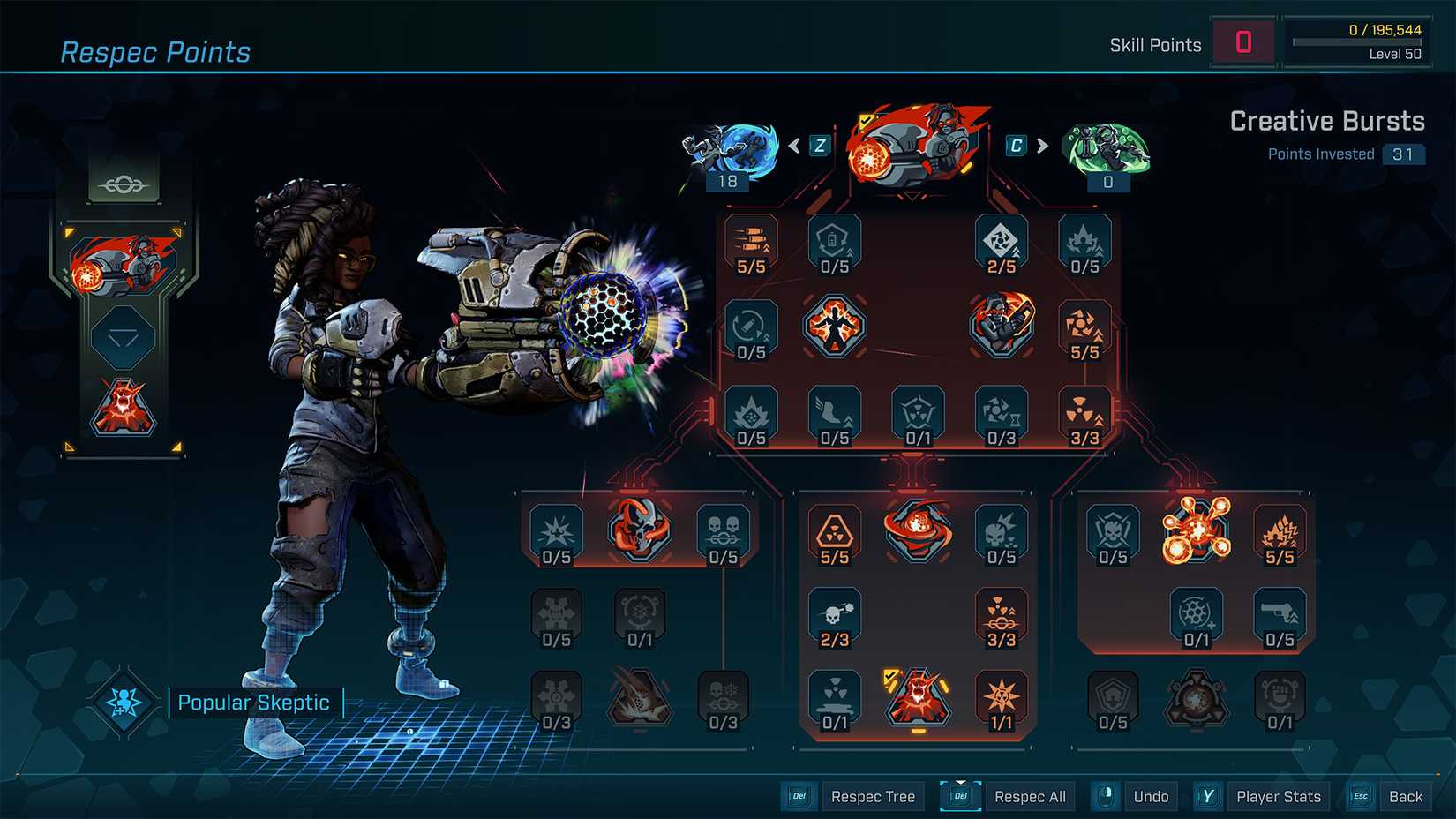The height and width of the screenshot is (819, 1456).
Task: Click the orange exploding figure capstone skill
Action: click(834, 327)
